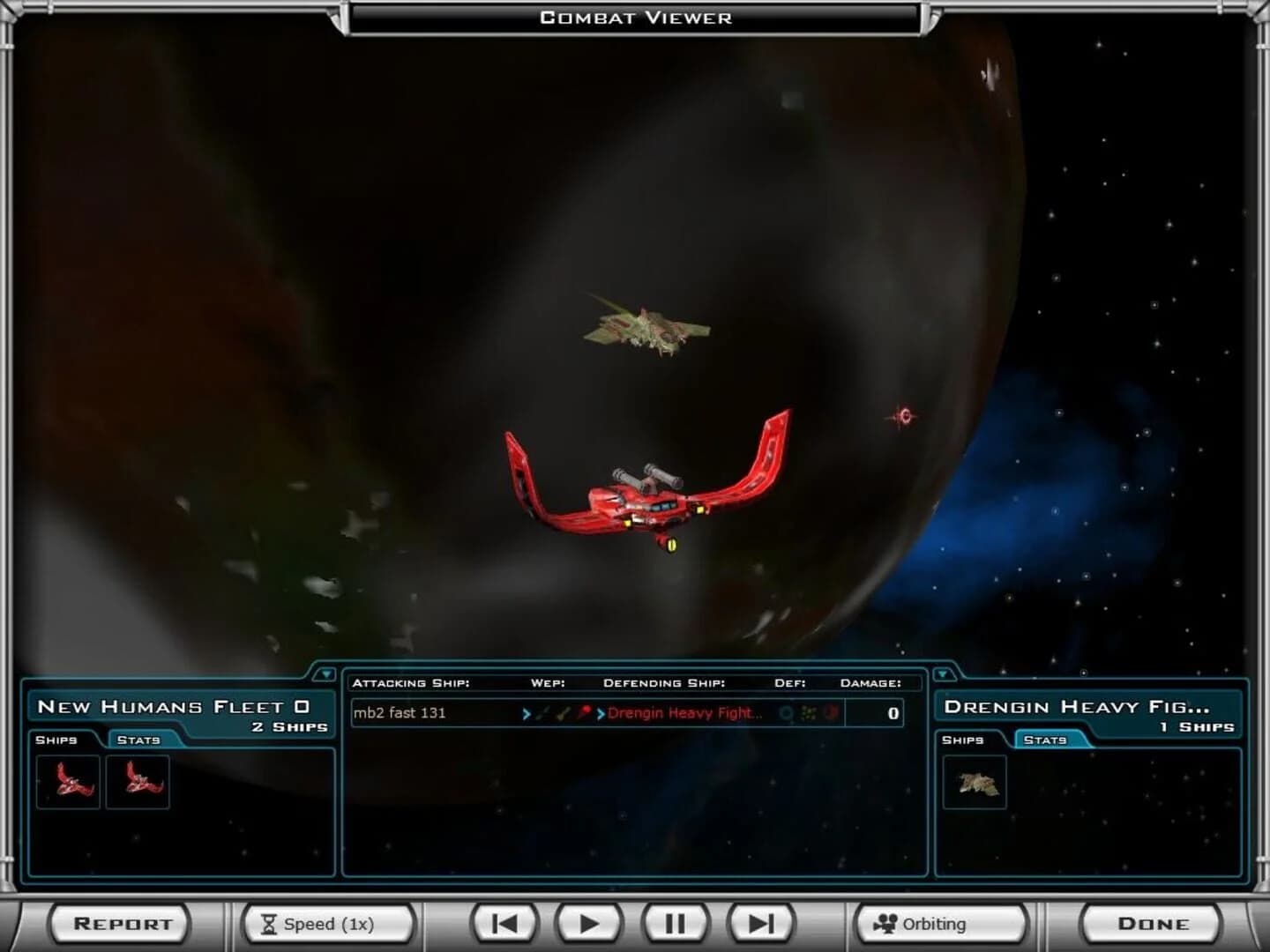The image size is (1270, 952).
Task: Click the red armor defense icon in combat row
Action: [828, 713]
